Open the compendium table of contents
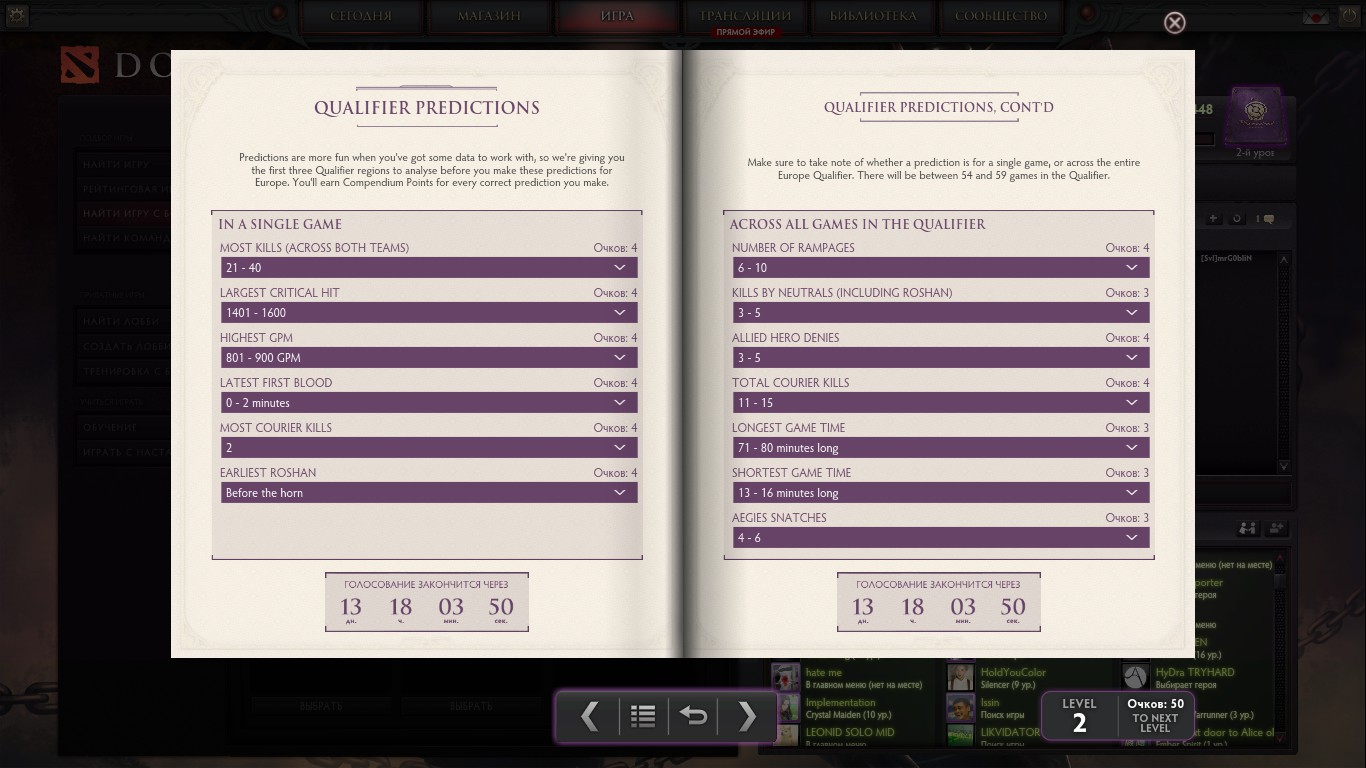Image resolution: width=1366 pixels, height=768 pixels. click(x=643, y=716)
